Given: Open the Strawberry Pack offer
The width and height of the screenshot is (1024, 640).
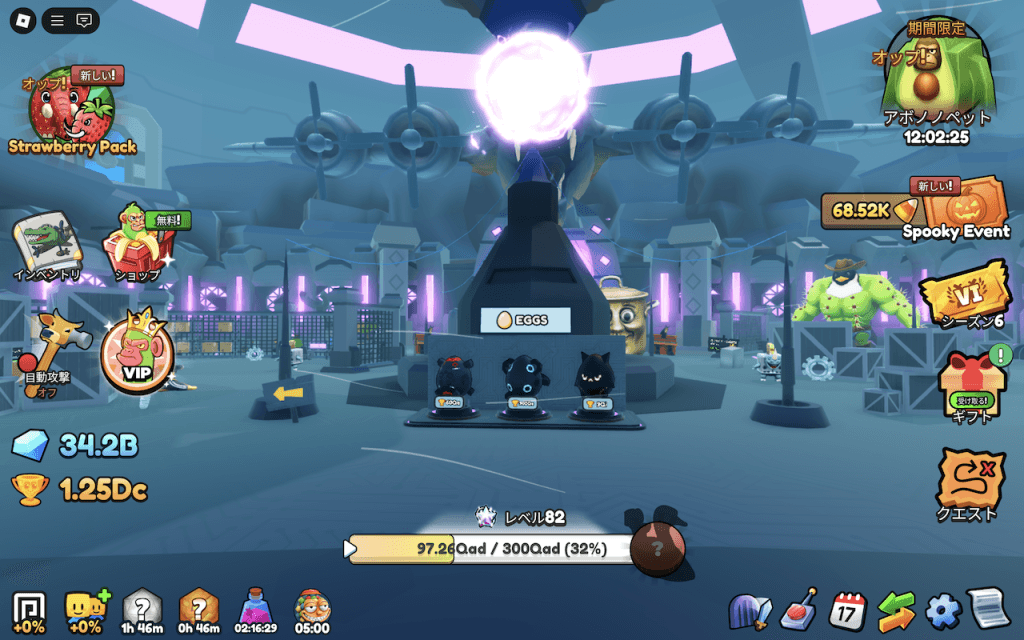Looking at the screenshot, I should (72, 112).
